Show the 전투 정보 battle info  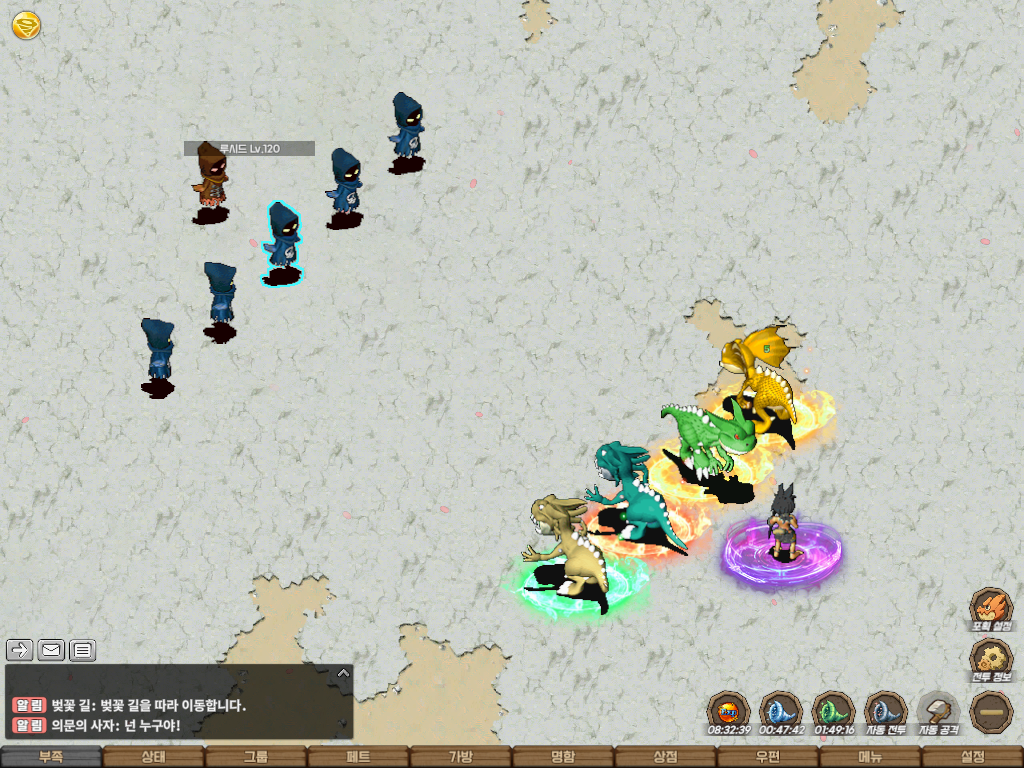pyautogui.click(x=992, y=660)
